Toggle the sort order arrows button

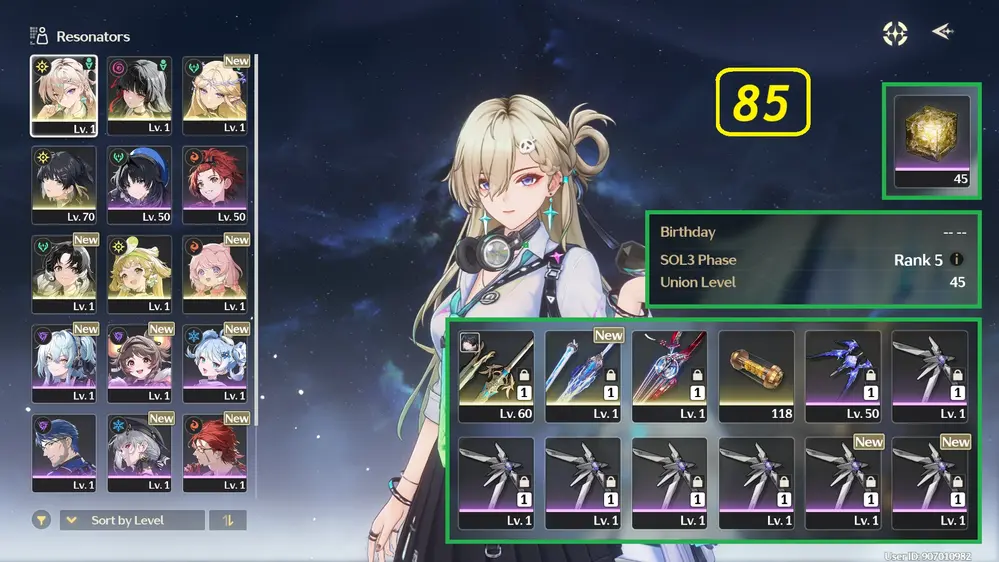point(227,520)
